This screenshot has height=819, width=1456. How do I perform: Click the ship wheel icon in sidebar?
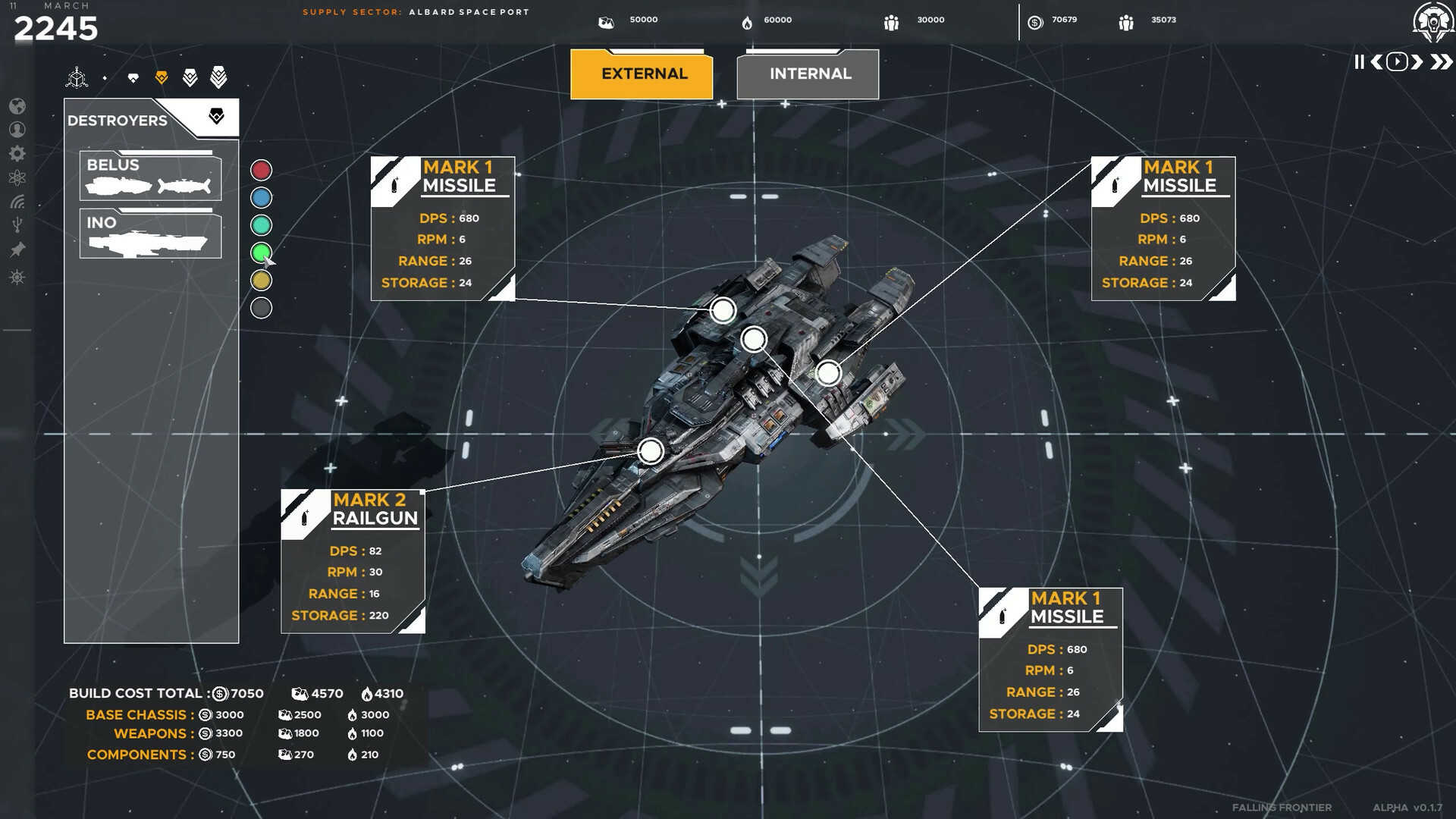pos(17,276)
